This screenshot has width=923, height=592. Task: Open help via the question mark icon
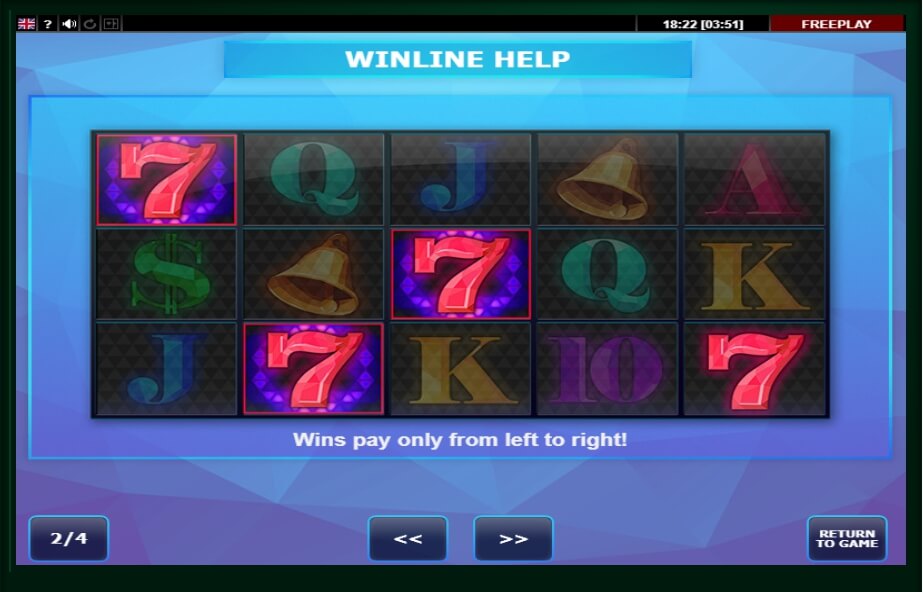(48, 24)
